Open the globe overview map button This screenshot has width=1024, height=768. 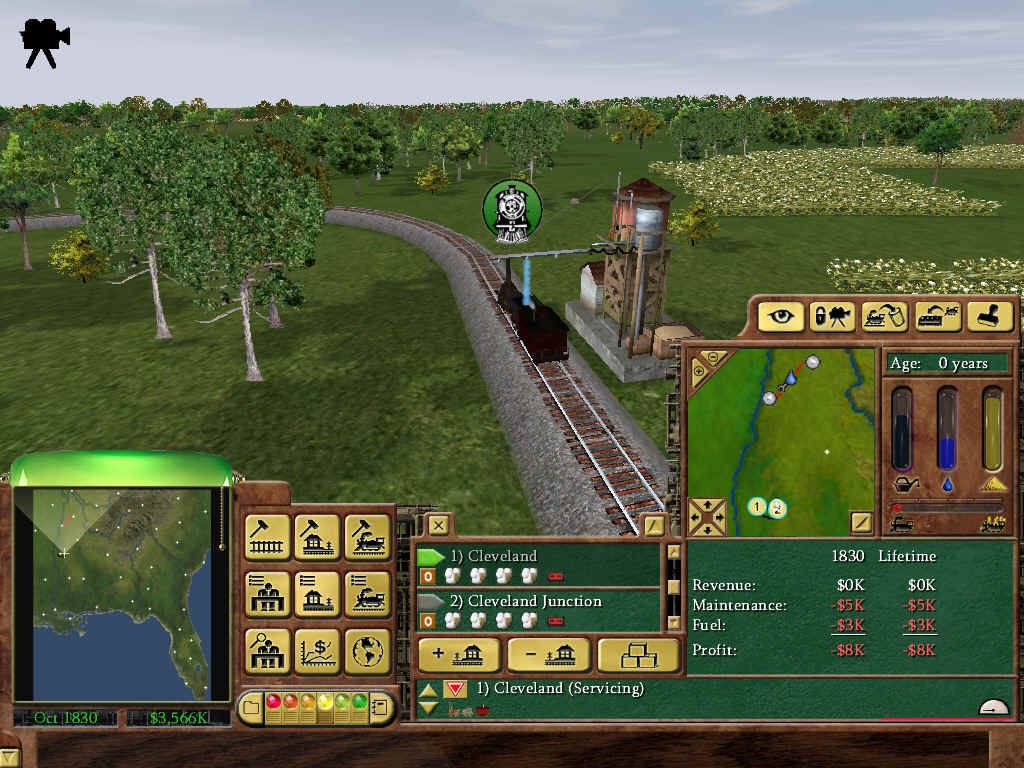click(367, 651)
